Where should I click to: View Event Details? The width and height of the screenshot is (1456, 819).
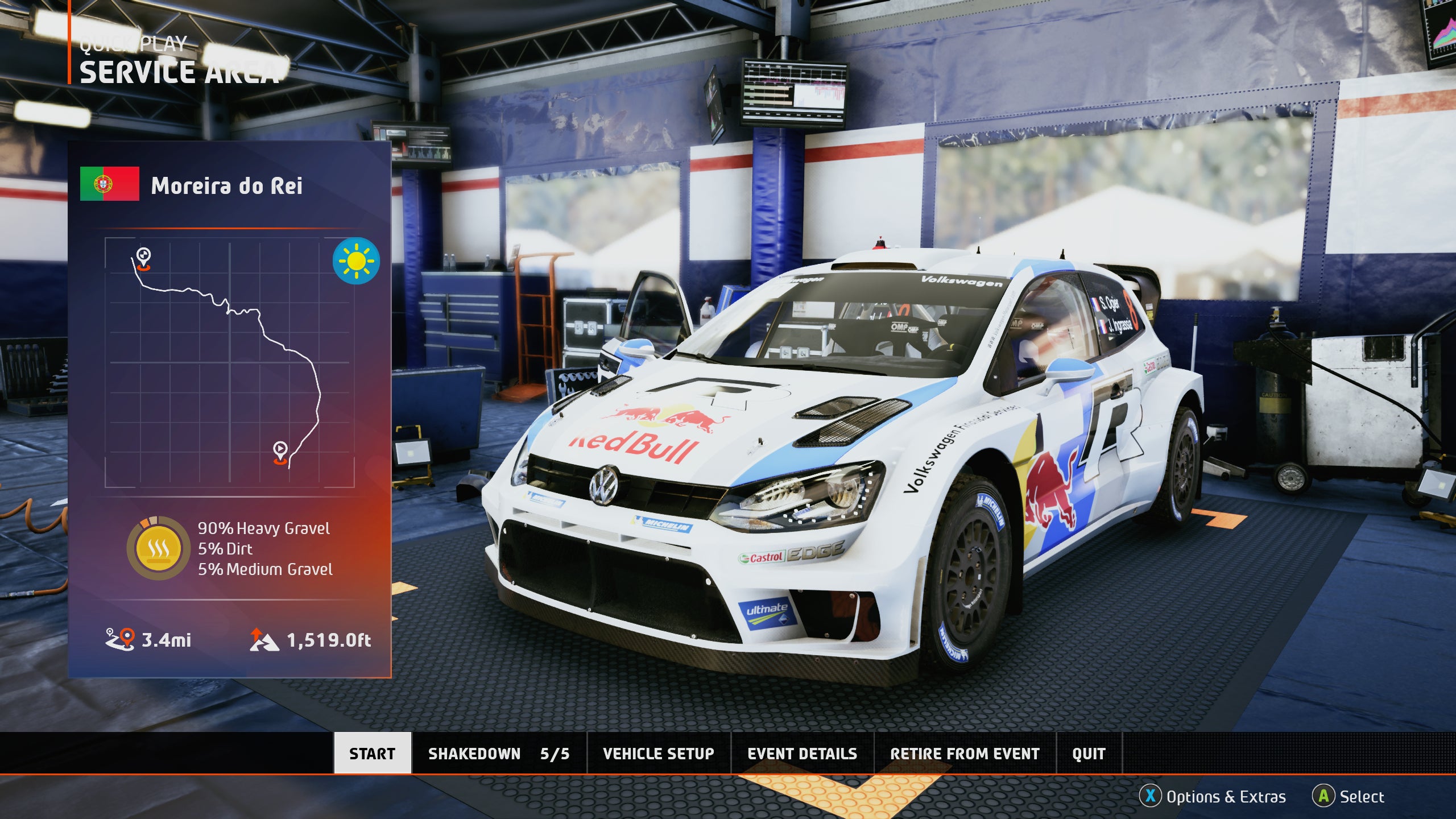click(x=802, y=753)
